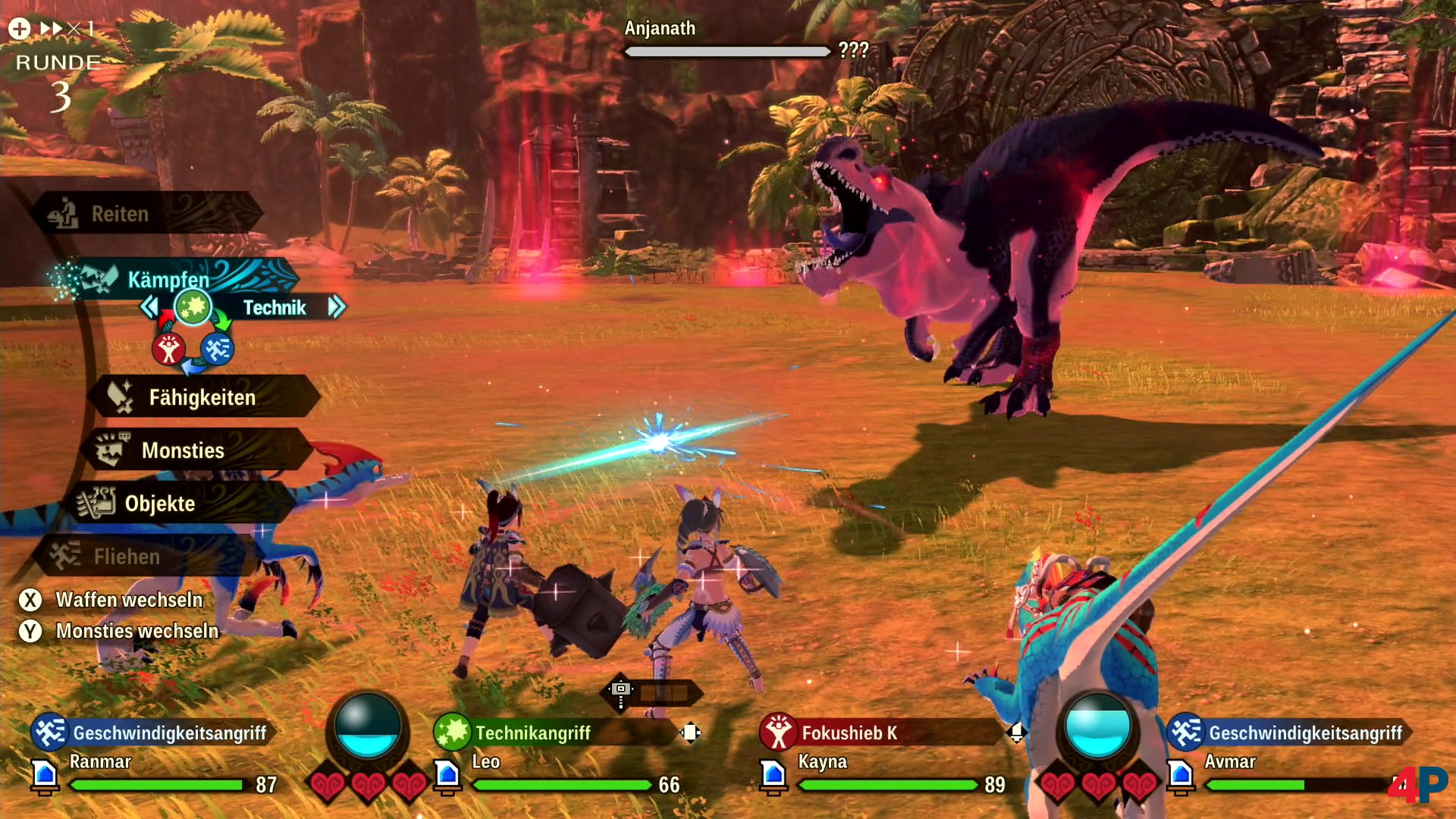
Task: Click the right kinship gauge orb
Action: tap(1097, 726)
